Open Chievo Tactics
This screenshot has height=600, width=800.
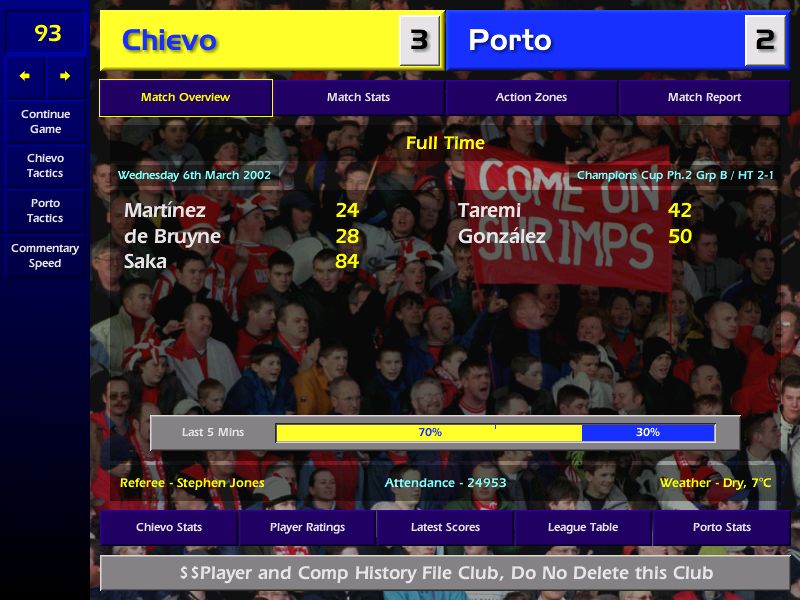pos(45,165)
